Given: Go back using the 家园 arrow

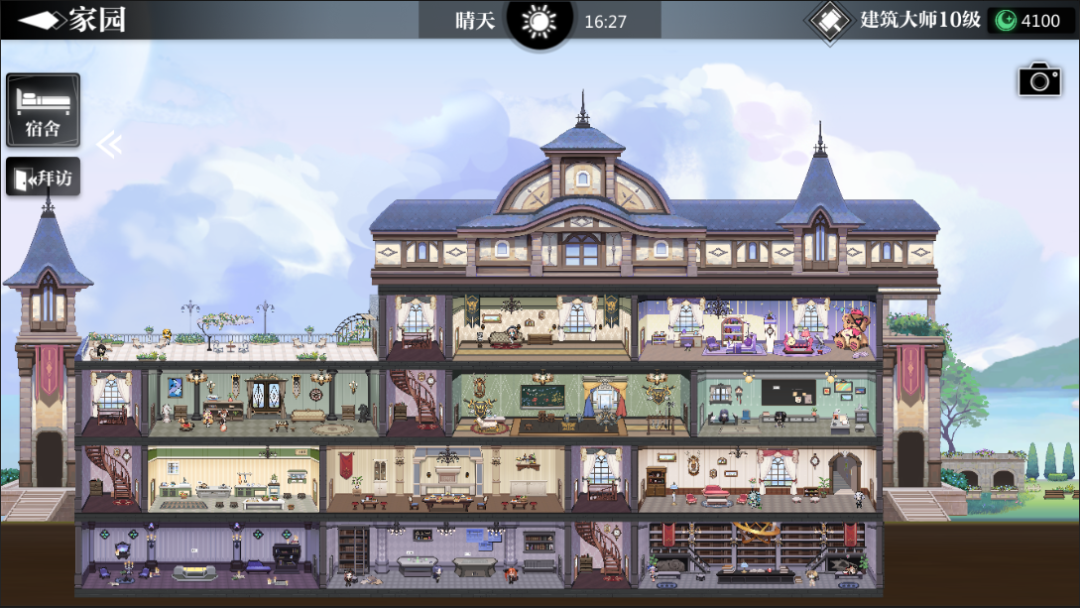Looking at the screenshot, I should 40,20.
